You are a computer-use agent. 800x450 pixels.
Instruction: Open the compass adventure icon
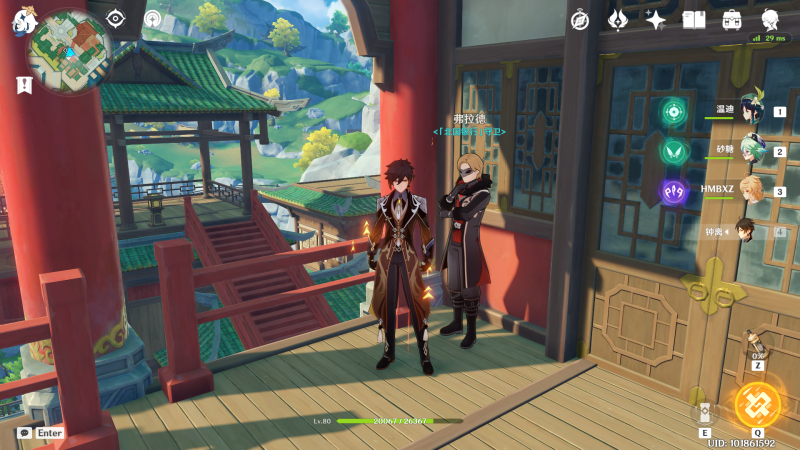[580, 19]
